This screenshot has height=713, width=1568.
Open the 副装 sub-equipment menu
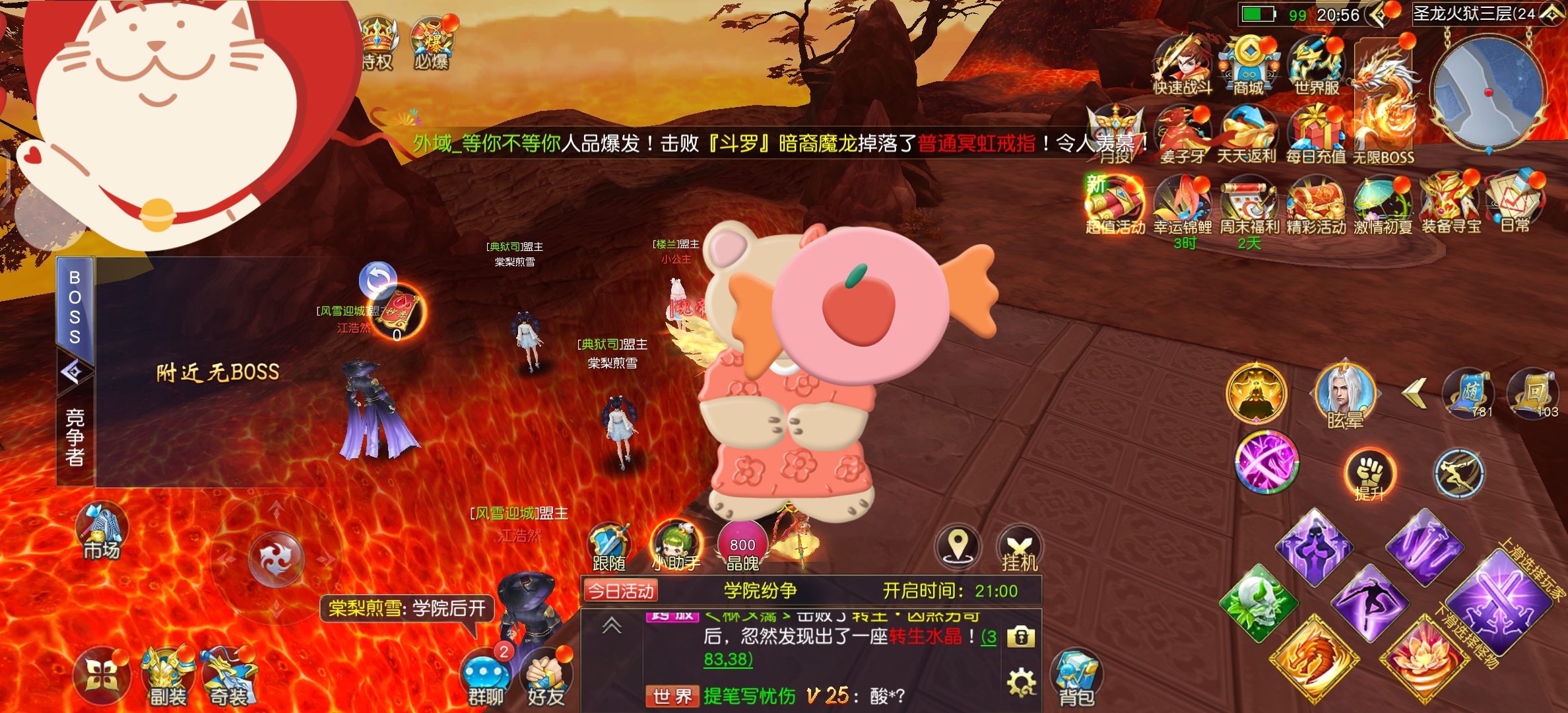pyautogui.click(x=168, y=677)
